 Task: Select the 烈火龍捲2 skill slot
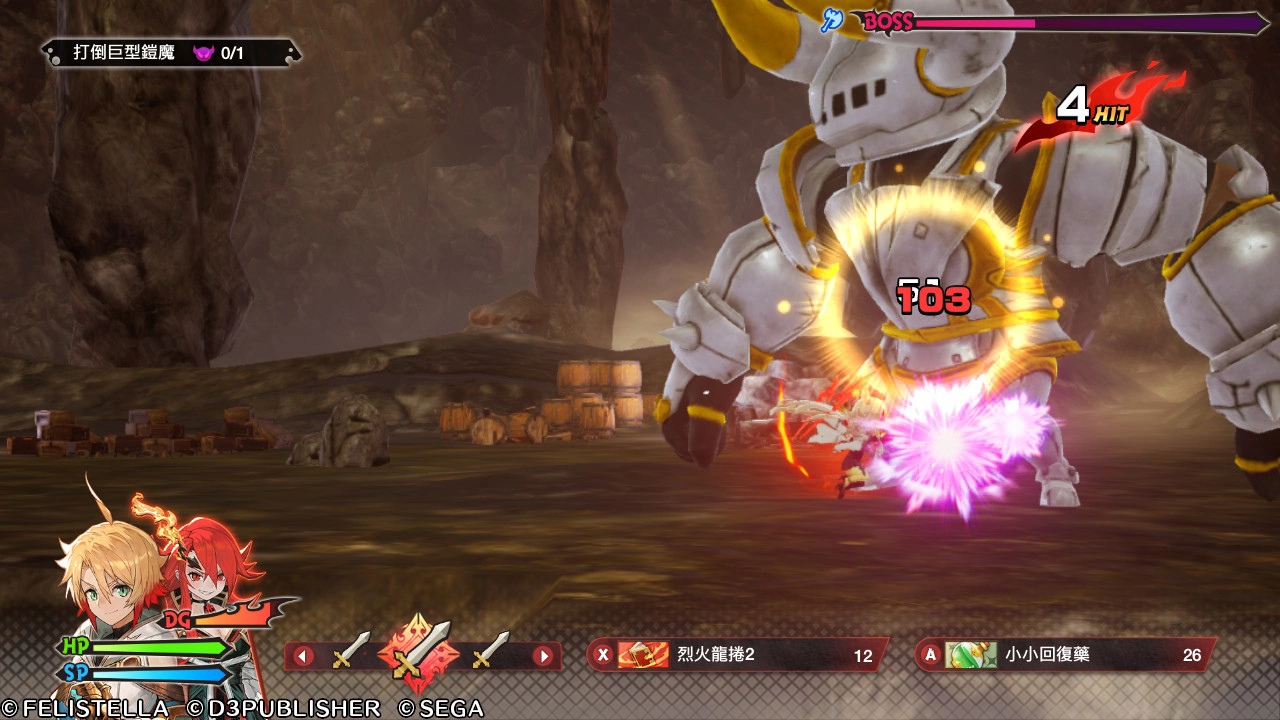735,655
